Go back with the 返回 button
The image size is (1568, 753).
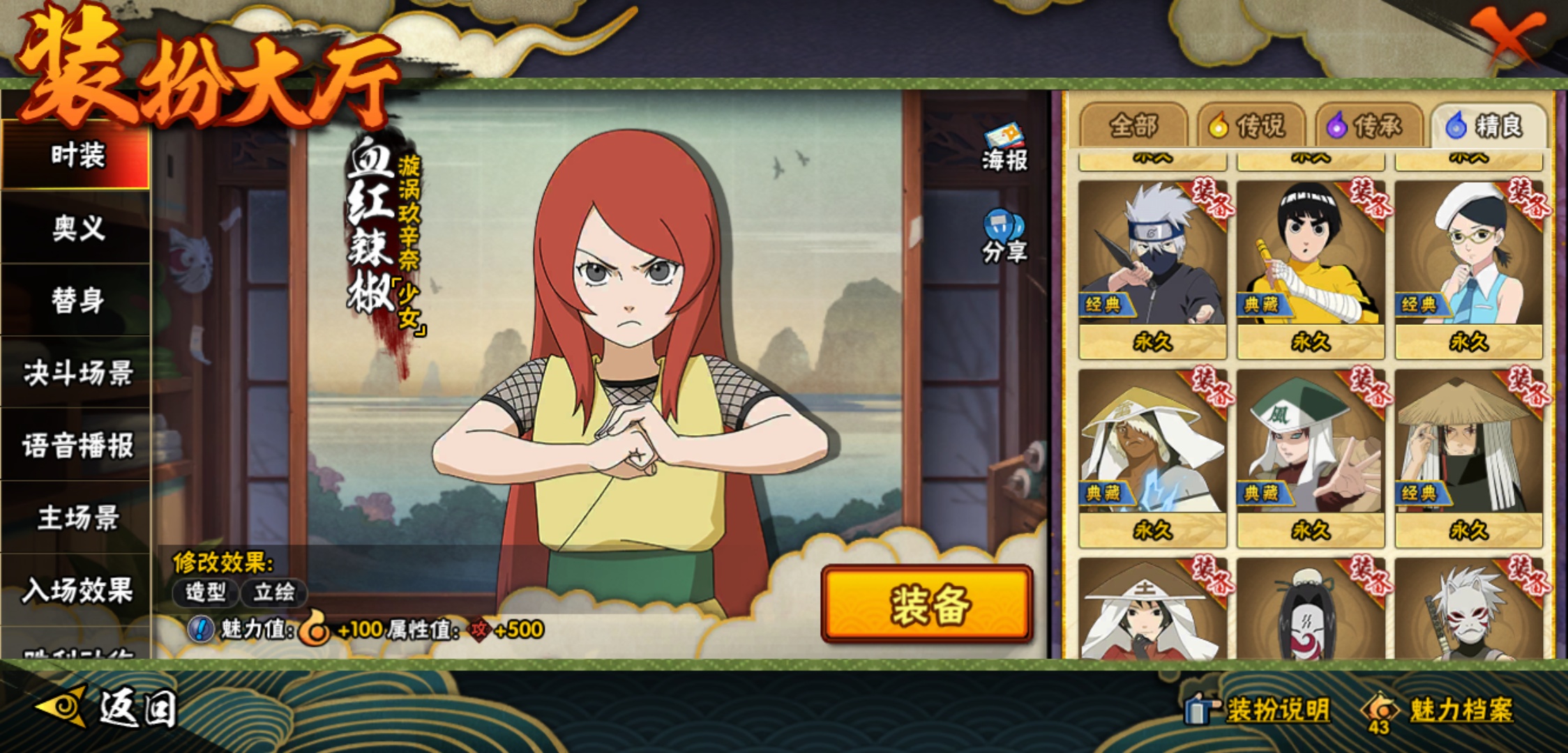[x=108, y=708]
